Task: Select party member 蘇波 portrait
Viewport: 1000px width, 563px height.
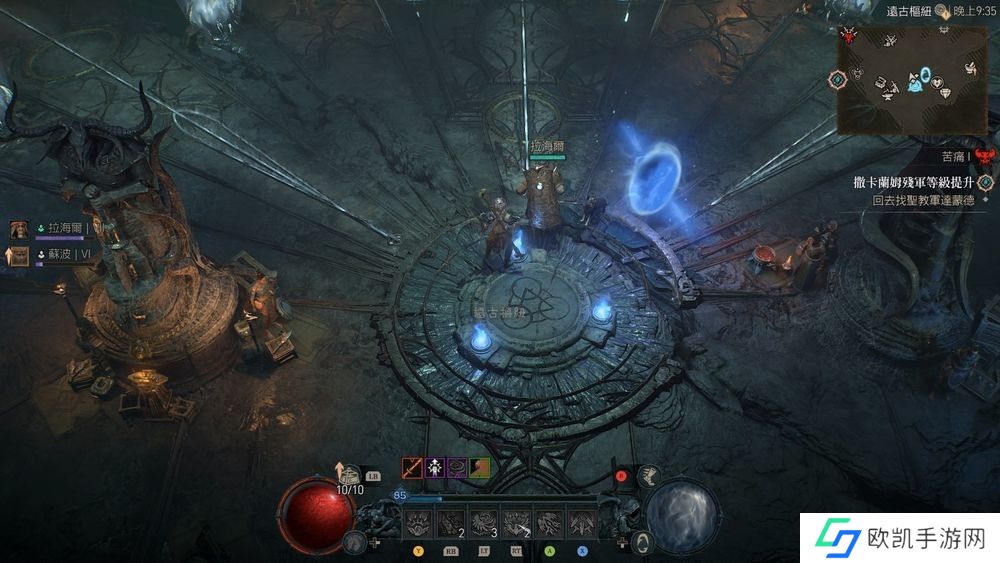Action: [19, 255]
